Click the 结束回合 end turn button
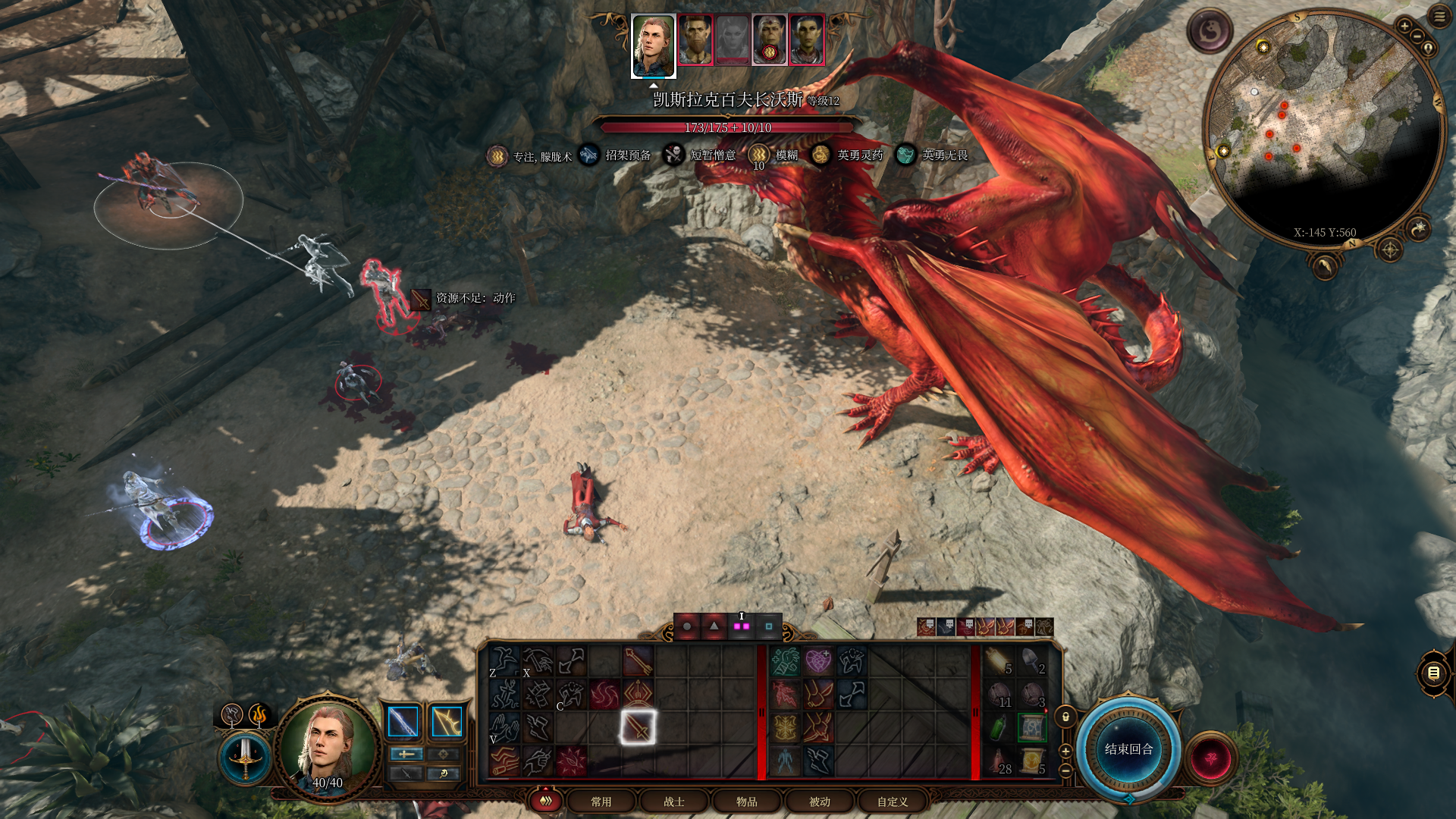This screenshot has width=1456, height=819. (x=1128, y=749)
